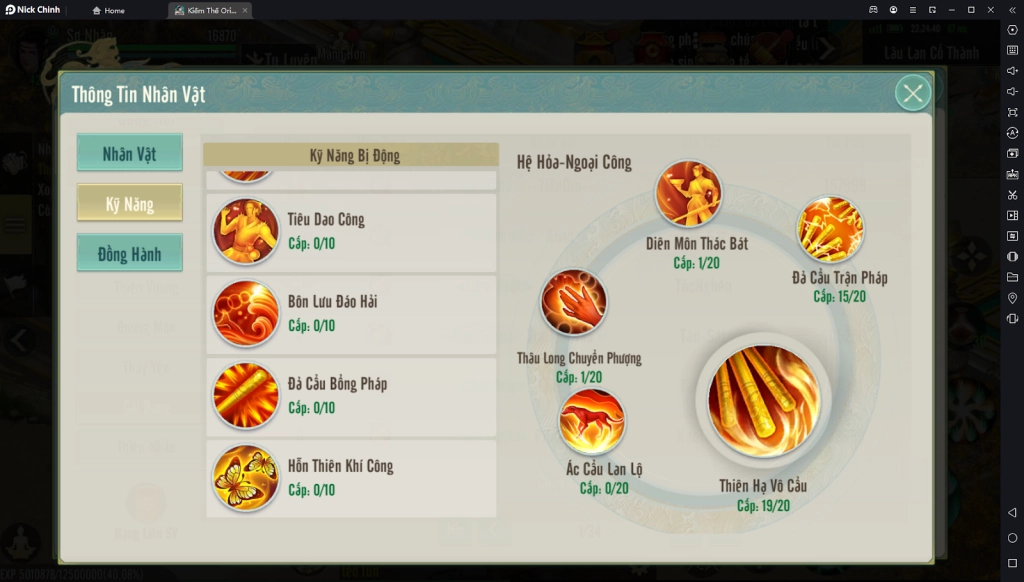This screenshot has height=582, width=1024.
Task: Select the Hỗn Thiên Khí Công butterfly skill
Action: pos(246,477)
